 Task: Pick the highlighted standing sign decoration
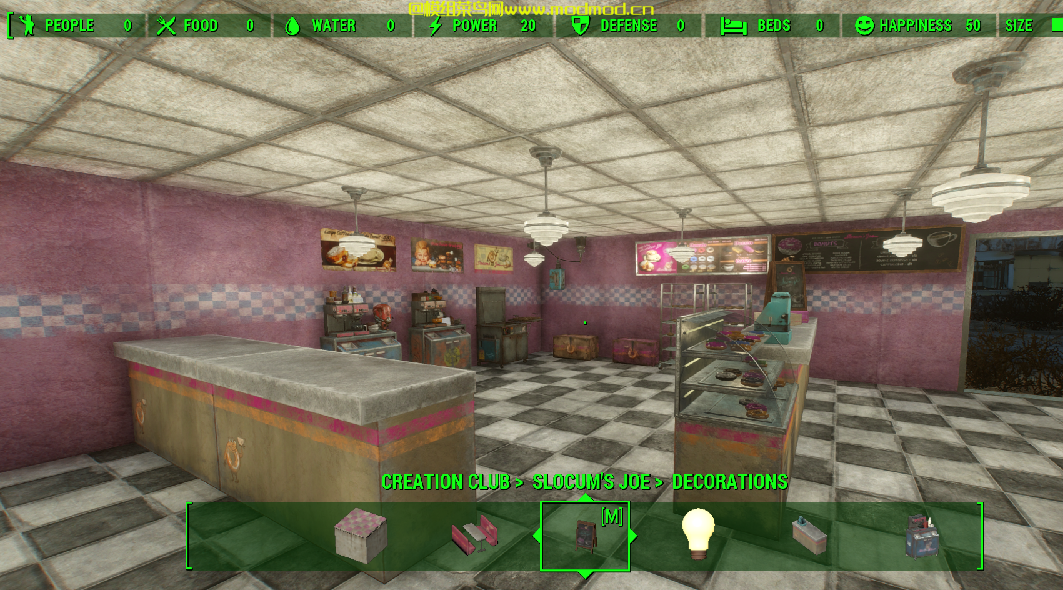pos(585,534)
